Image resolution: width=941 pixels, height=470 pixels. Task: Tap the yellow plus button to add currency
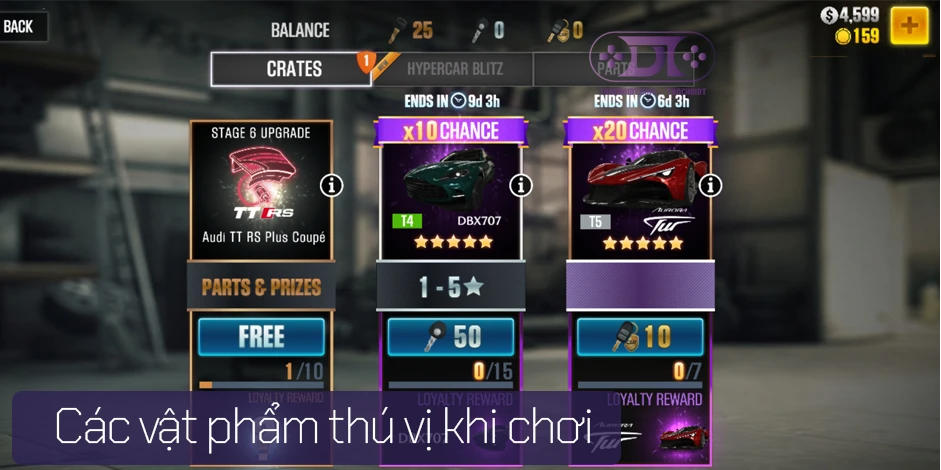[x=908, y=25]
